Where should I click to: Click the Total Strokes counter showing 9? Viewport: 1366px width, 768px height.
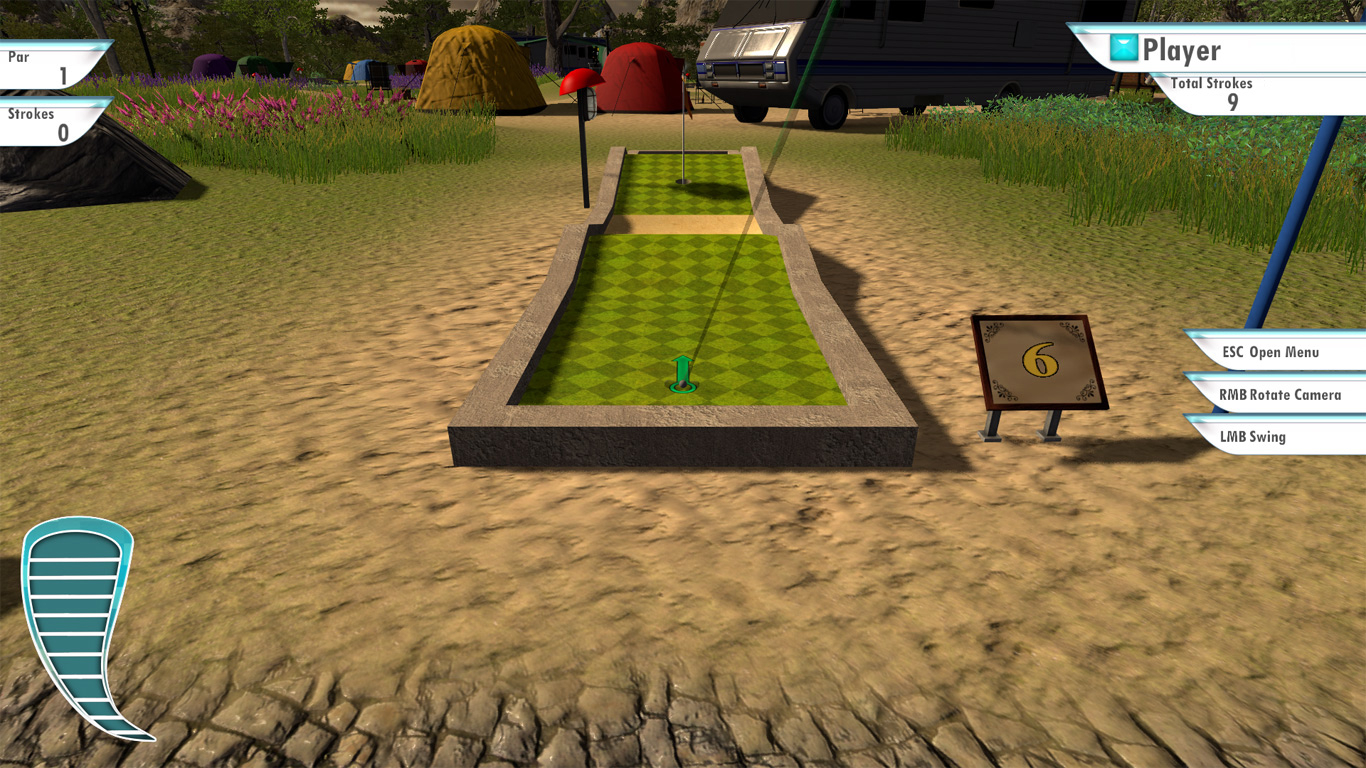click(x=1232, y=100)
